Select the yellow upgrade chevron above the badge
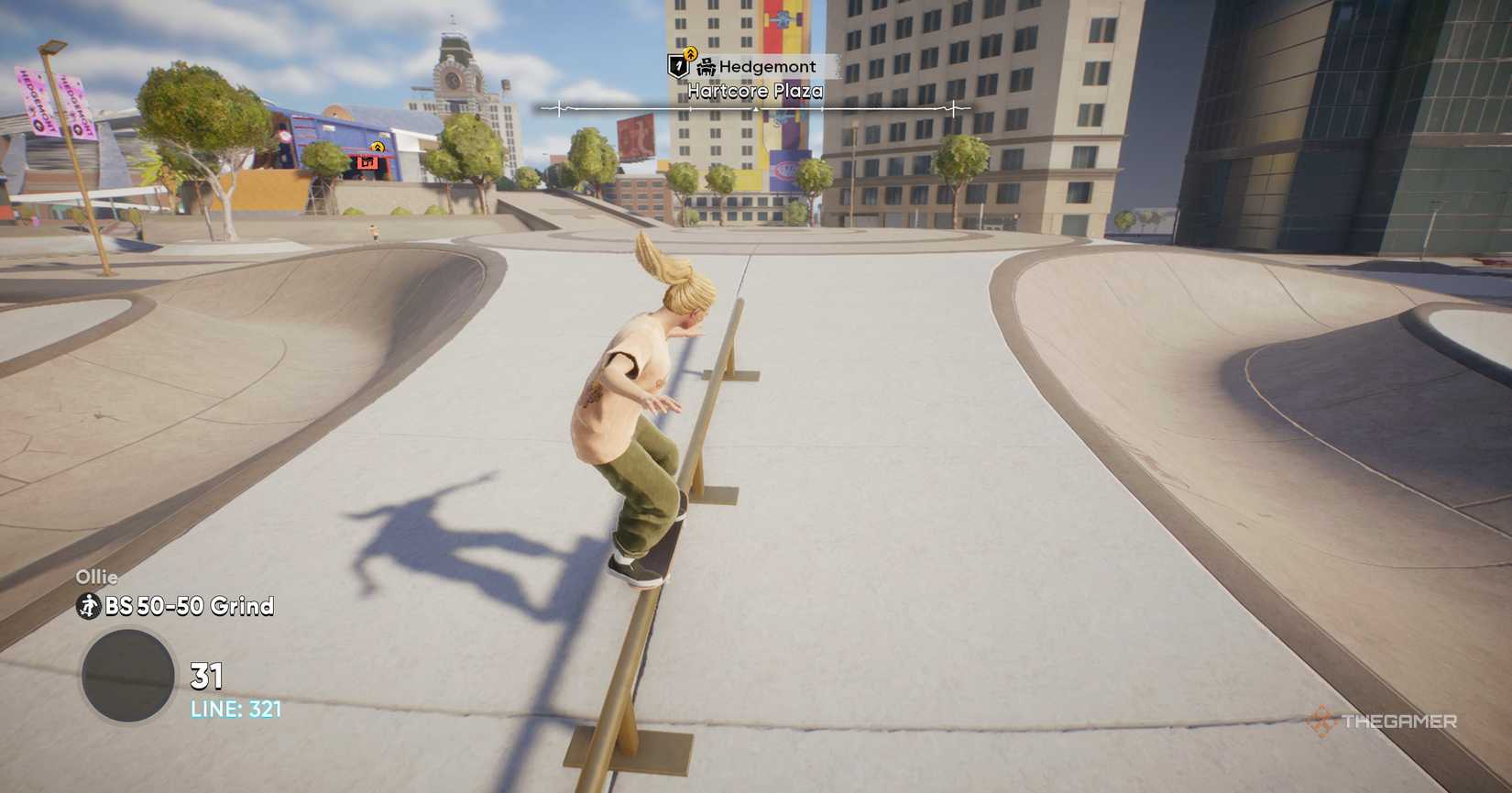The height and width of the screenshot is (793, 1512). tap(691, 53)
